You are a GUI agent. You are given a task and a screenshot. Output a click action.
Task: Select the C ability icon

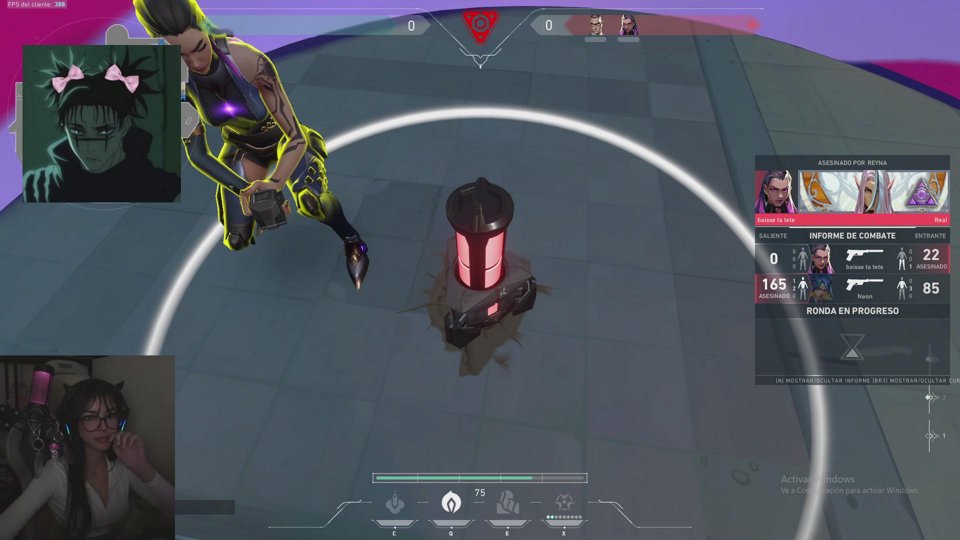point(397,501)
